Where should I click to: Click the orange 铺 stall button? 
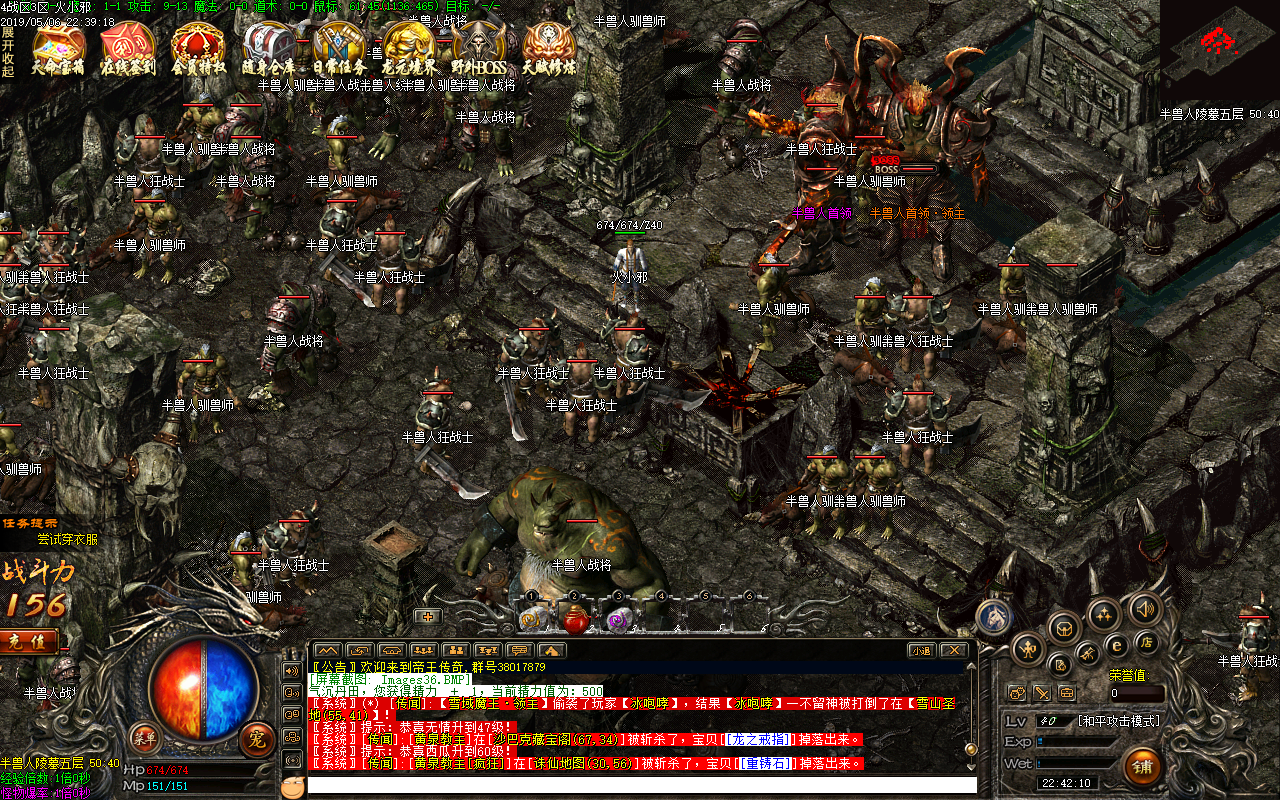[1143, 766]
